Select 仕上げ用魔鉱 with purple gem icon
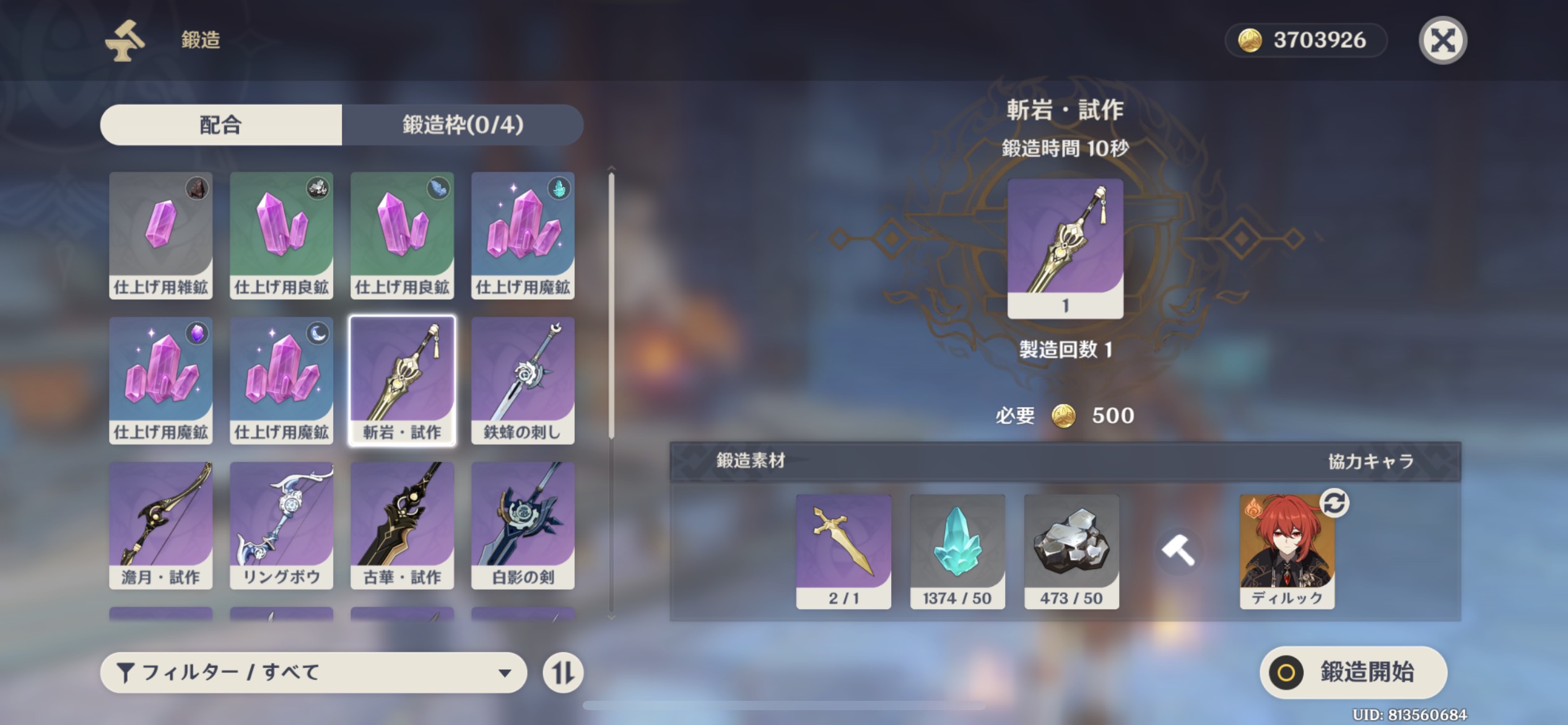The width and height of the screenshot is (1568, 725). 161,380
